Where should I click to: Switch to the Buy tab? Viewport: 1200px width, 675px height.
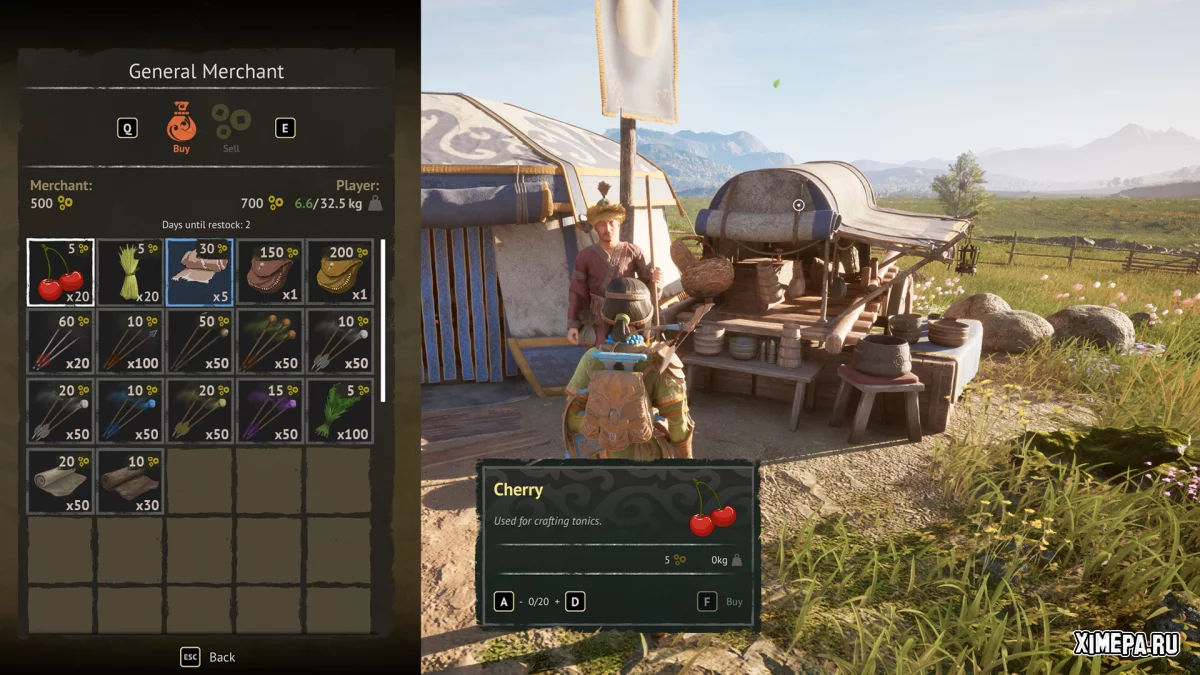coord(181,126)
